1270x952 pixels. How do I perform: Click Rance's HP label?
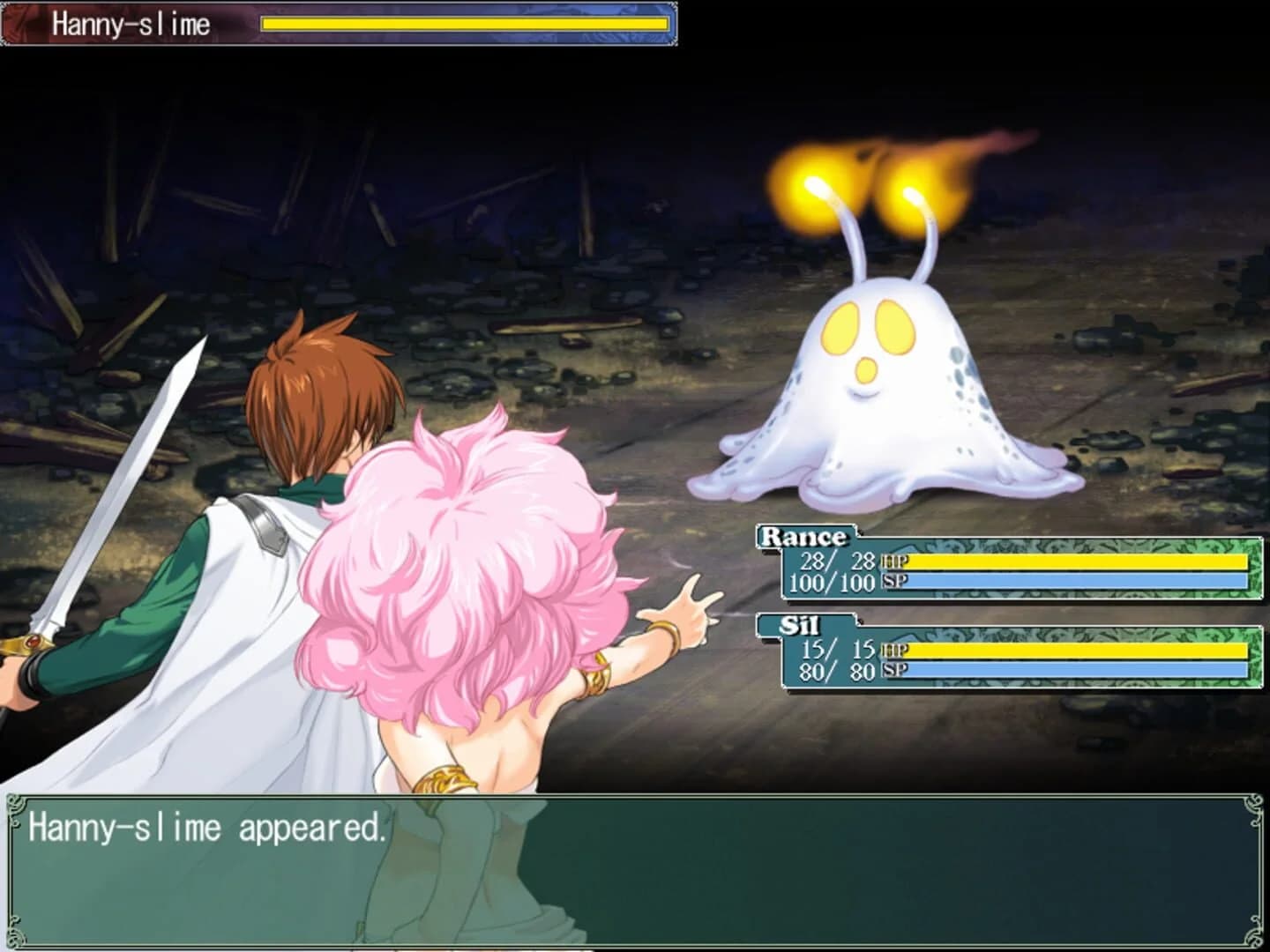pyautogui.click(x=893, y=561)
